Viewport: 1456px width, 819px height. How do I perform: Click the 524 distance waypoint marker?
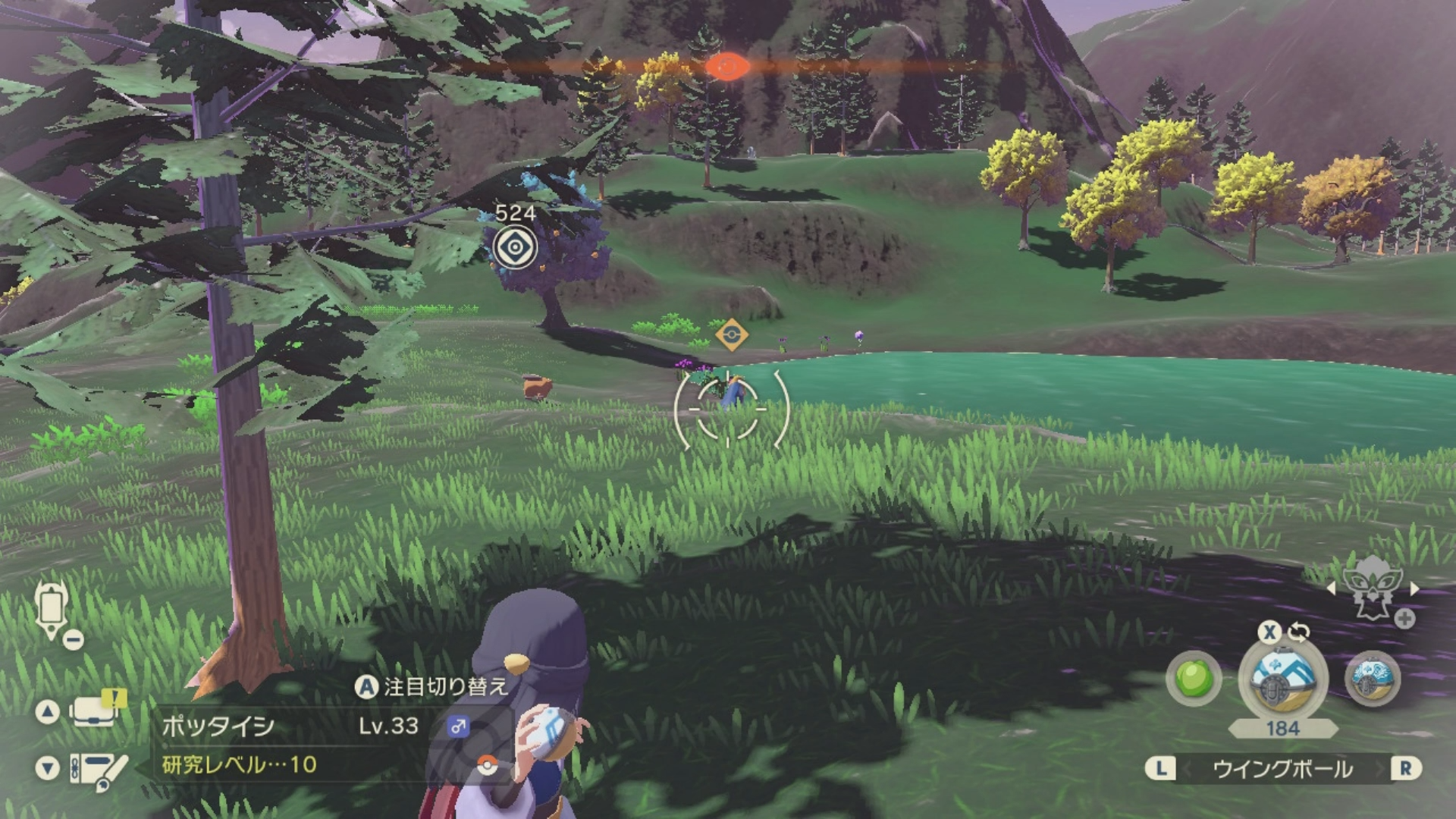[516, 246]
